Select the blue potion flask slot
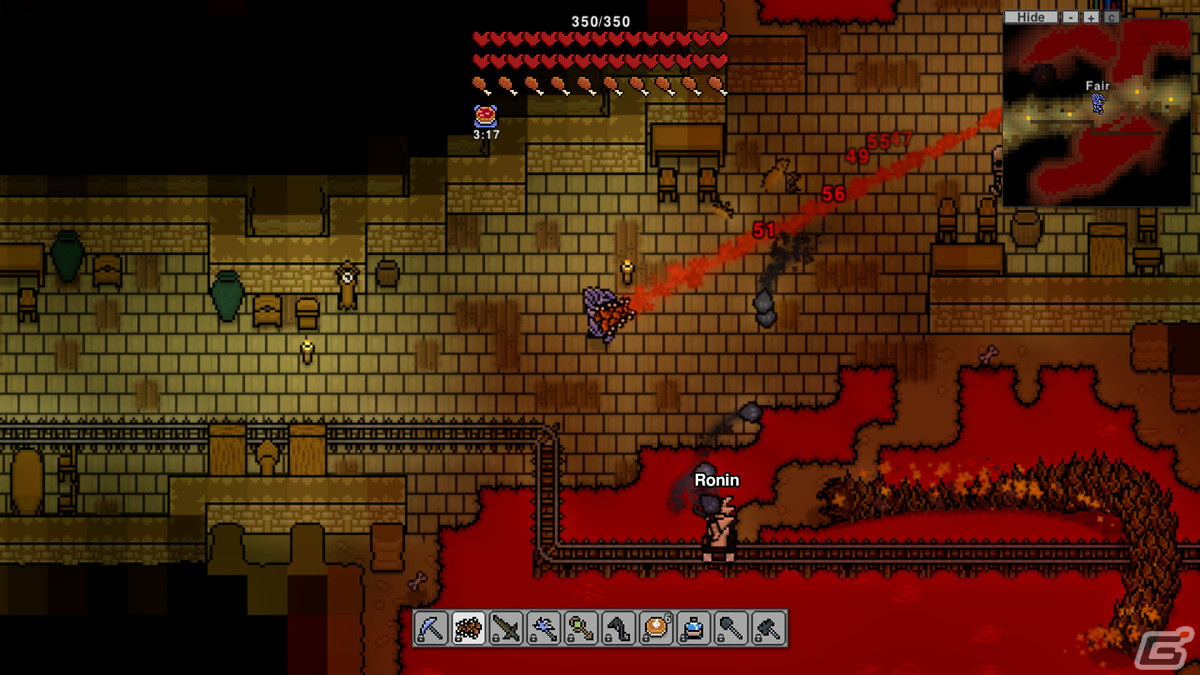The image size is (1200, 675). point(693,628)
